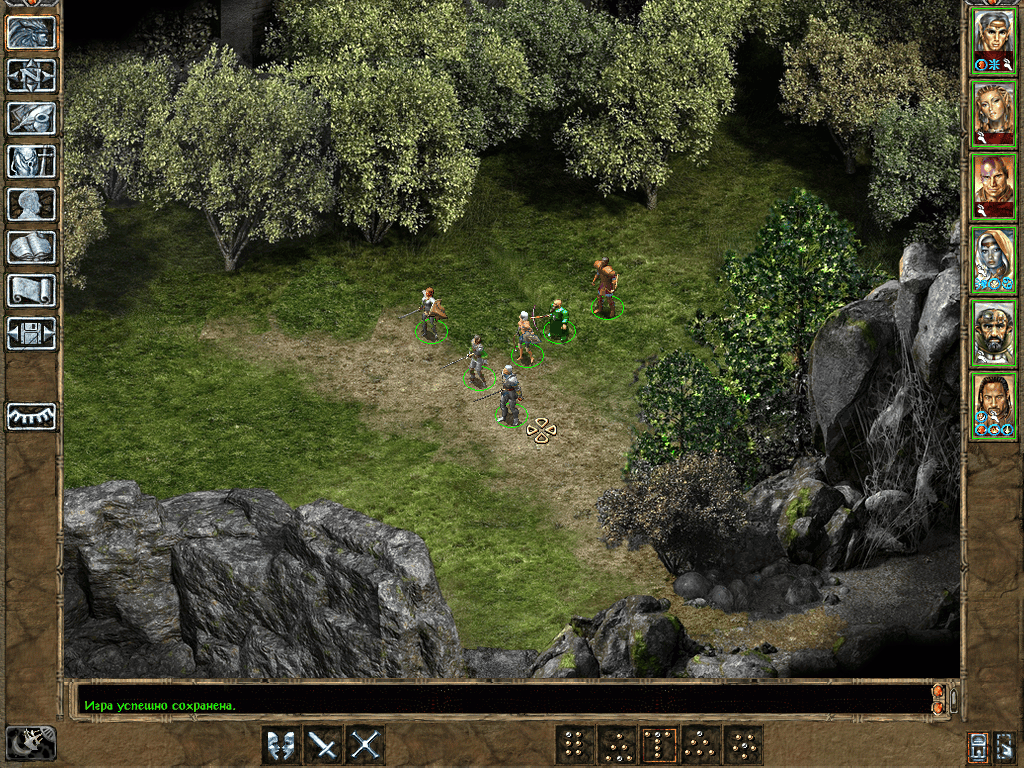This screenshot has height=768, width=1024.
Task: Select the hooded pale-skinned woman portrait
Action: pyautogui.click(x=993, y=260)
